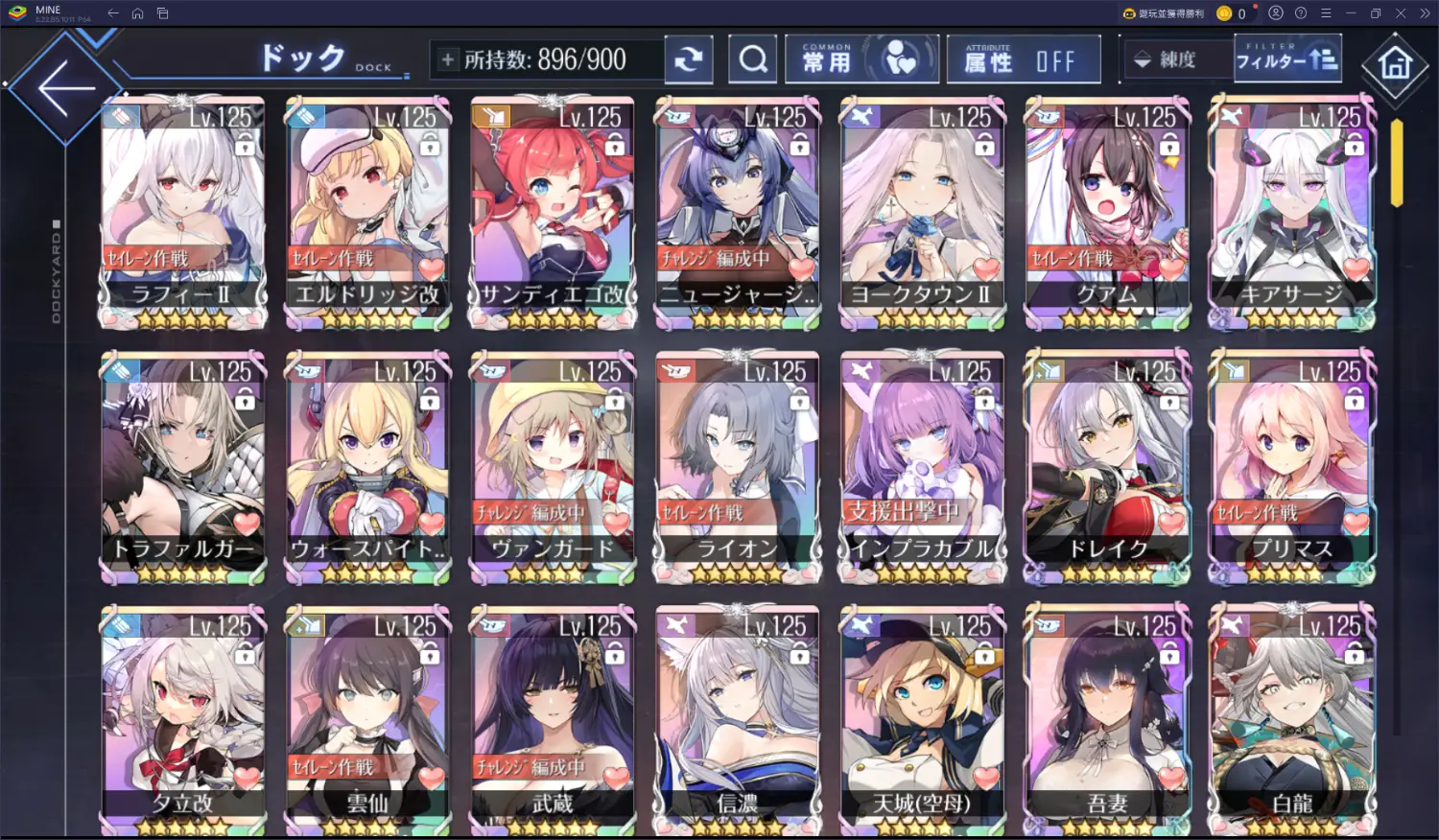The width and height of the screenshot is (1439, 840).
Task: Pick the 信濃 ship card
Action: [737, 719]
